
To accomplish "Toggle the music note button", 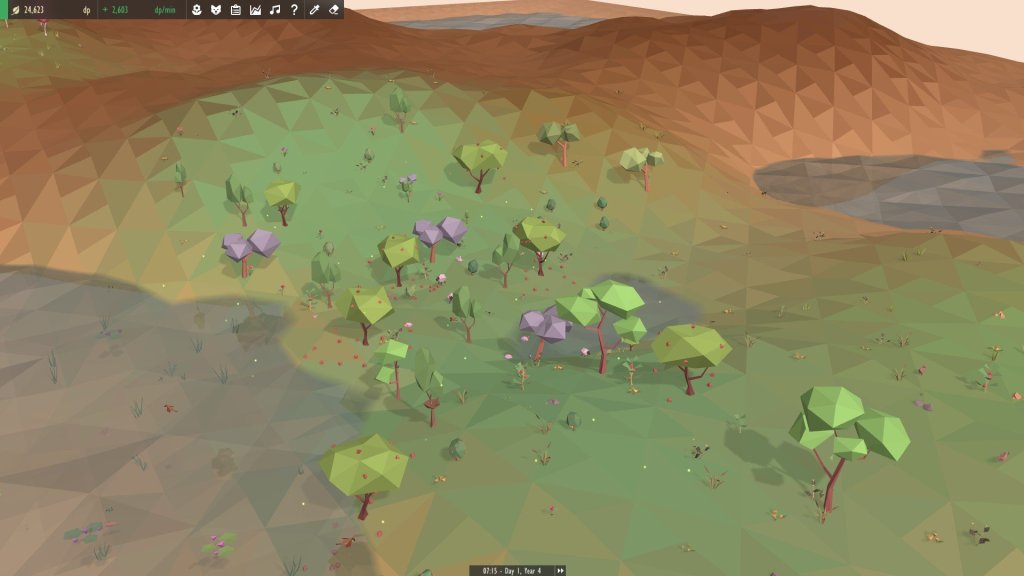I will [274, 10].
